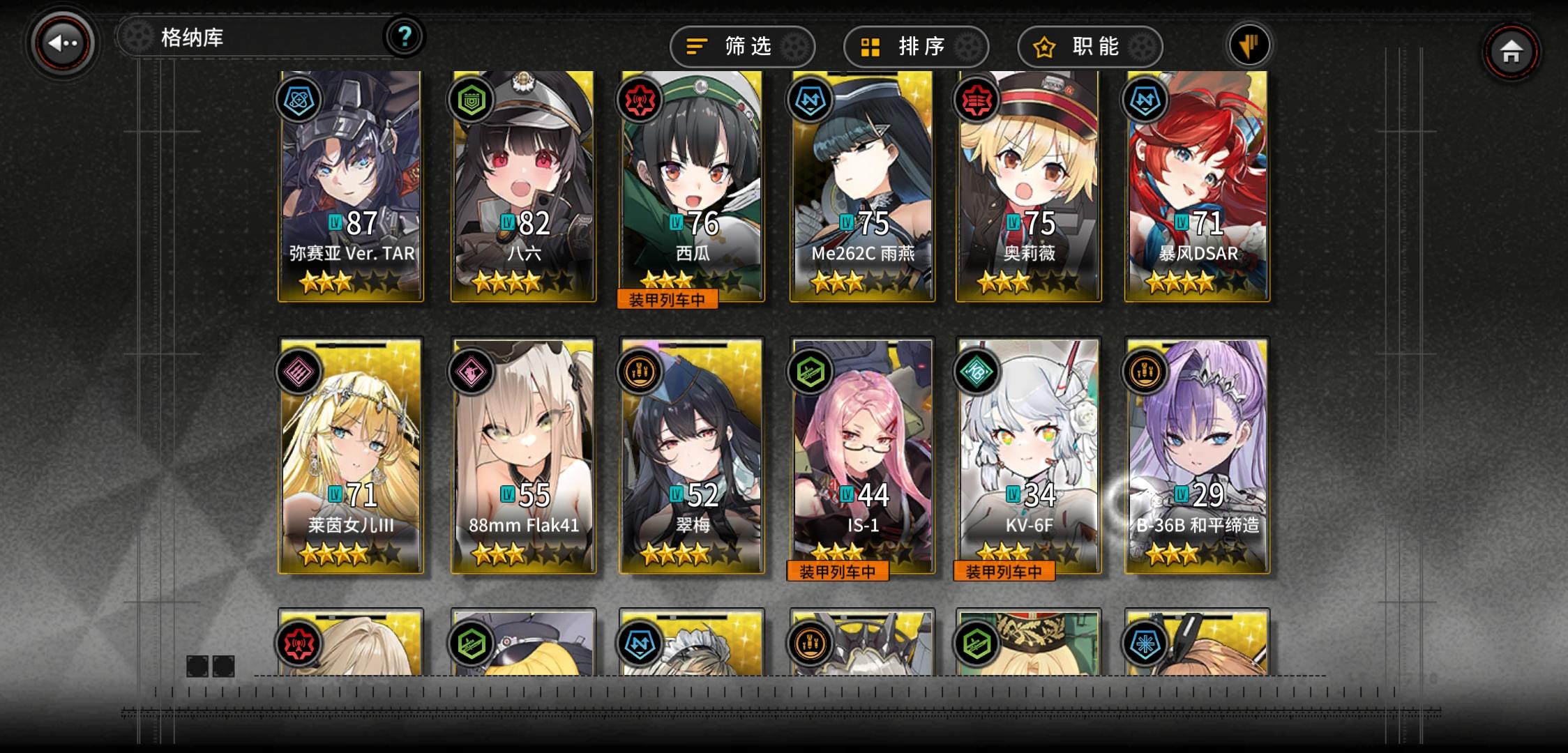Screen dimensions: 1568x753
Task: Open the gear settings beside 筛选
Action: coord(794,46)
